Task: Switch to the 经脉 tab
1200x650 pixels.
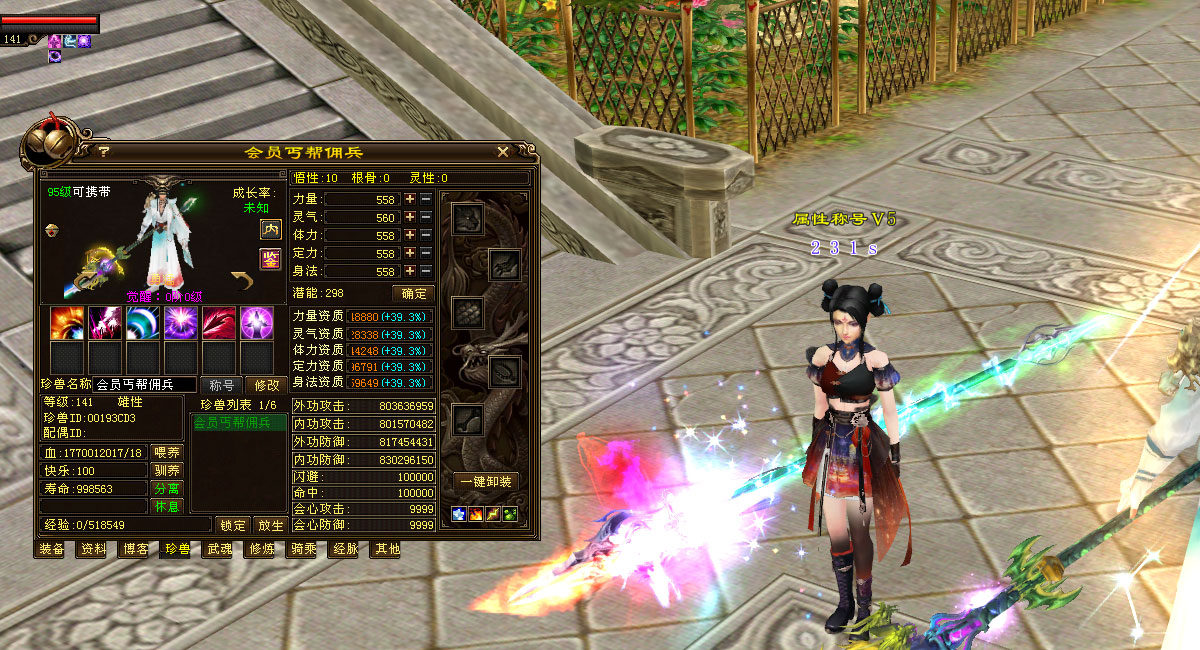Action: pos(346,548)
